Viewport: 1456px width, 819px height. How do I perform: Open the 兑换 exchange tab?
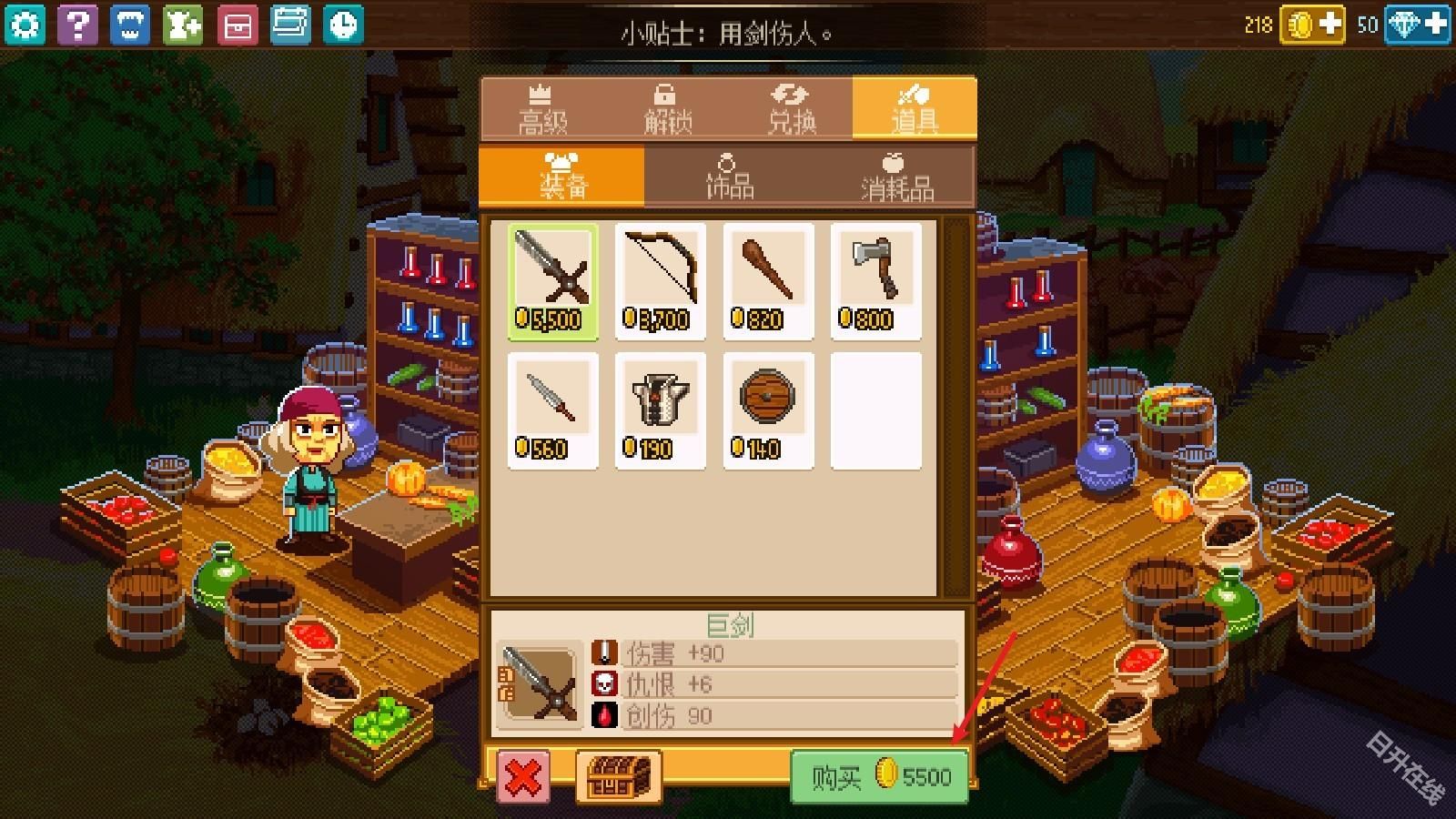coord(792,109)
